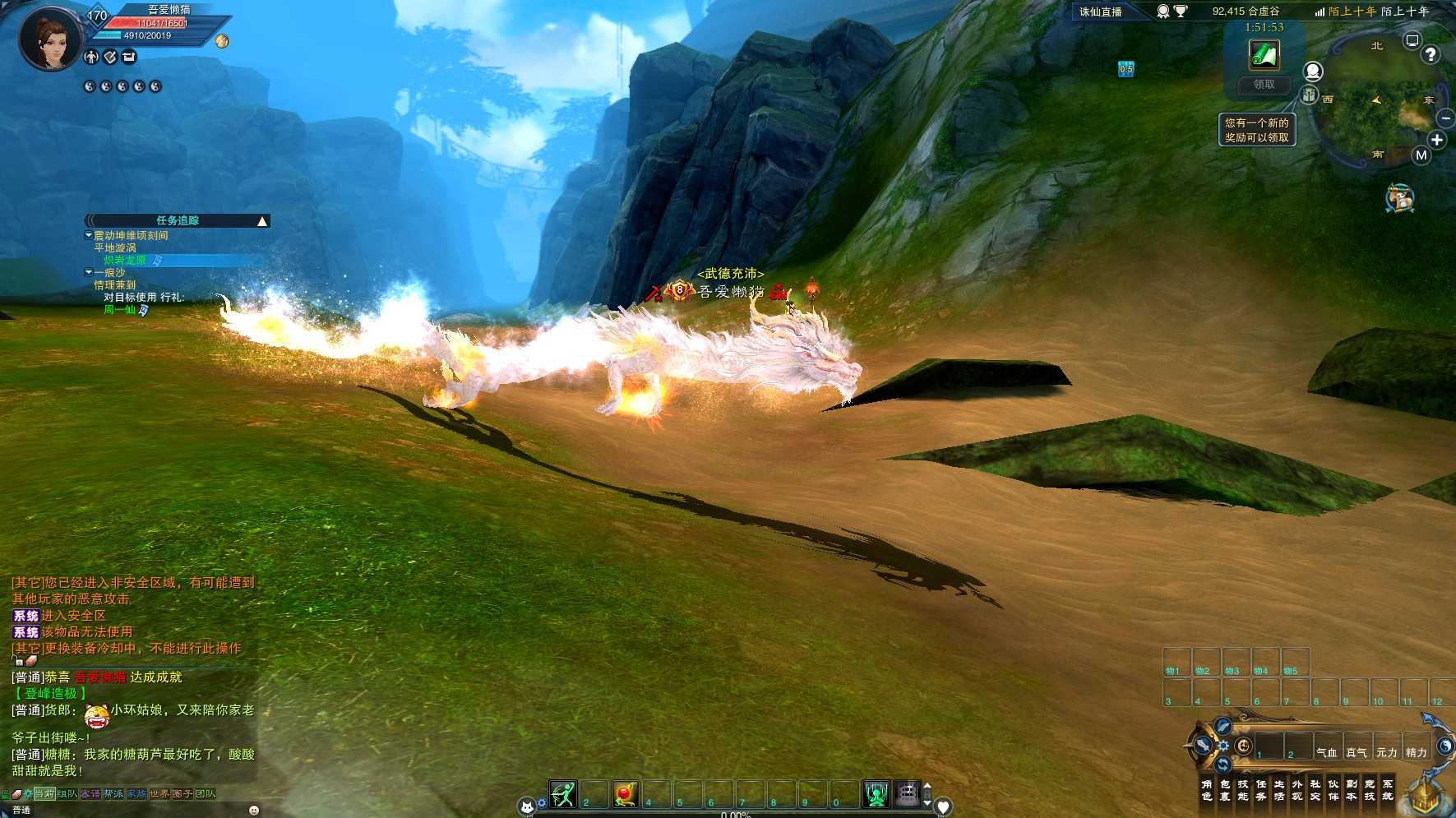Open the 任务 quest menu
1456x818 pixels.
(x=1261, y=790)
